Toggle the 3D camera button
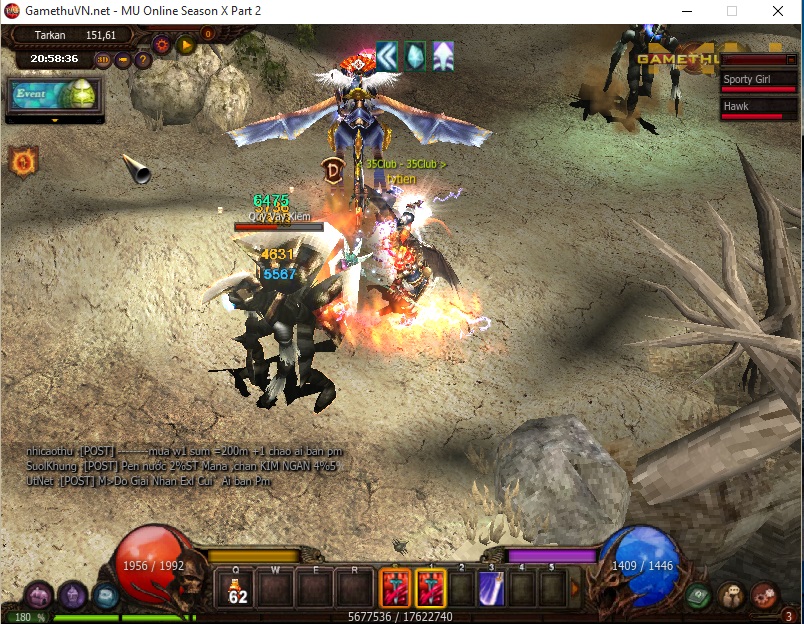 coord(103,59)
